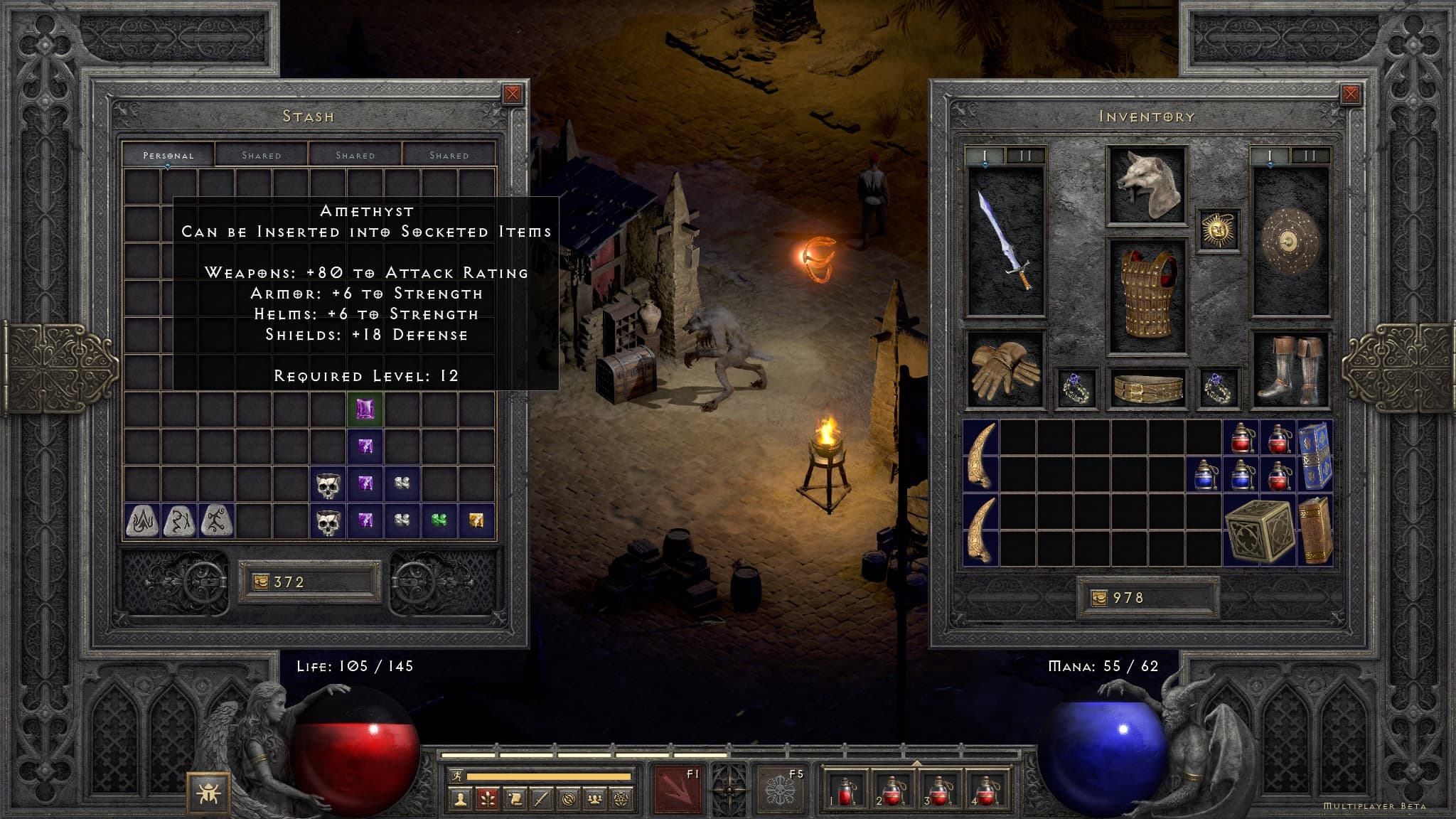Viewport: 1456px width, 819px height.
Task: Select the Horadric Cube in inventory
Action: [1259, 530]
